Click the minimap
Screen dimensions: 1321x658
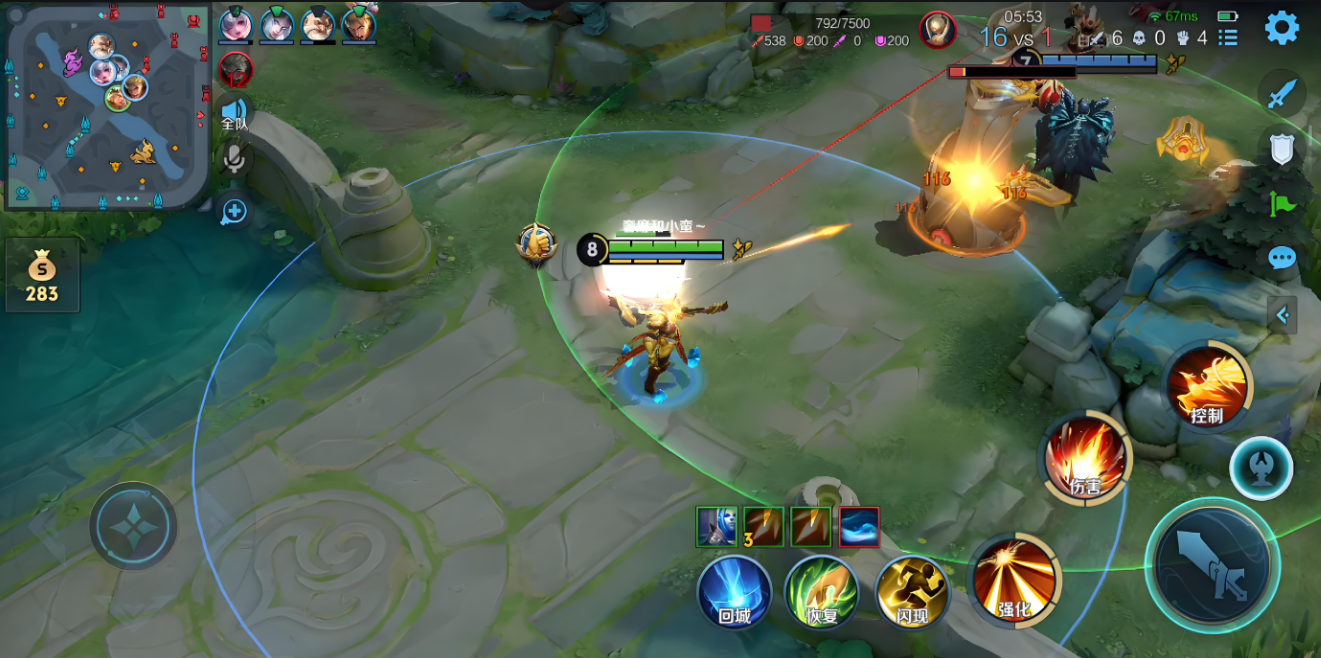coord(107,106)
